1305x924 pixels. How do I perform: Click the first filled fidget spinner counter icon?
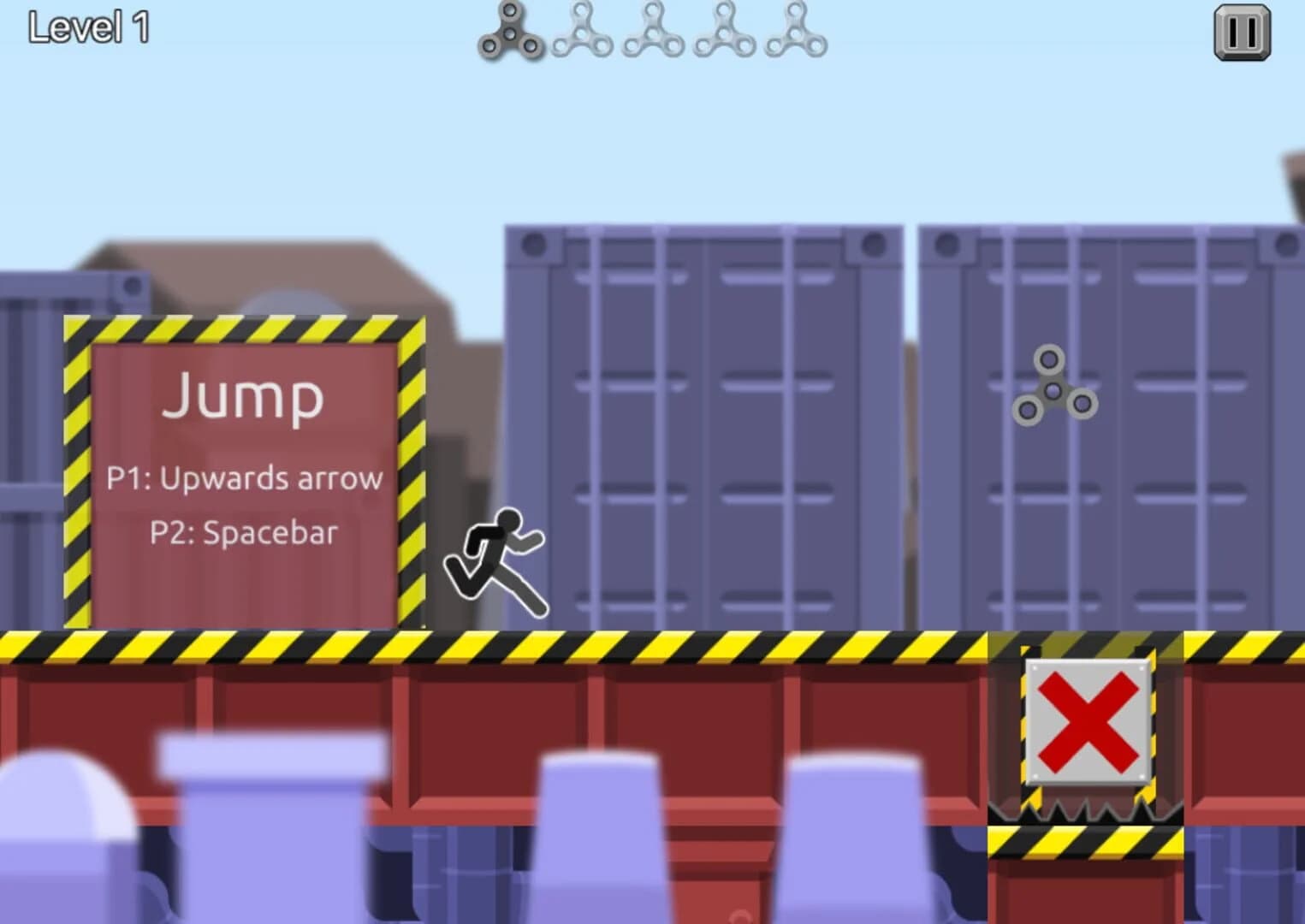[511, 33]
